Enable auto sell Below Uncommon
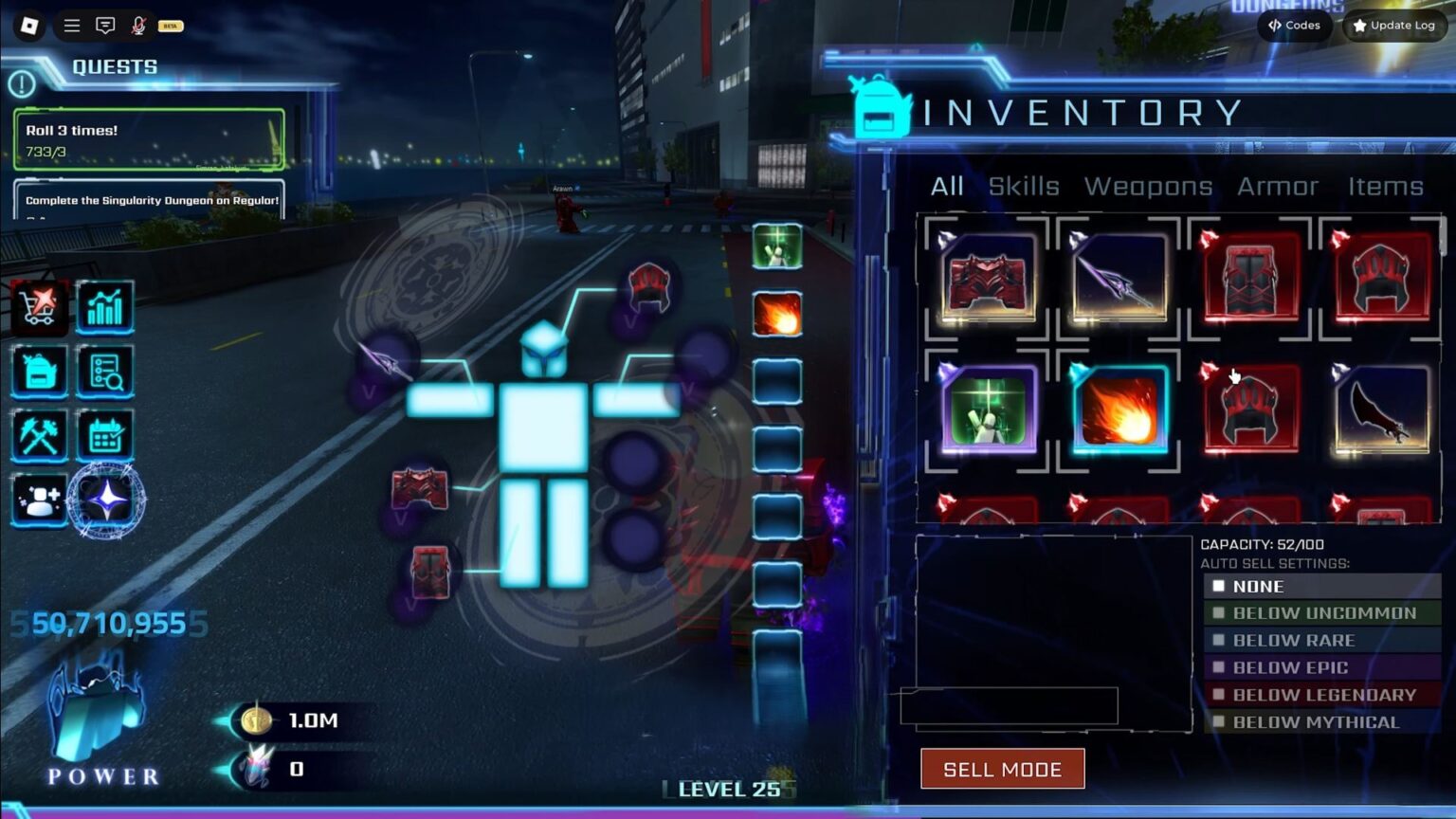This screenshot has height=819, width=1456. [1219, 613]
